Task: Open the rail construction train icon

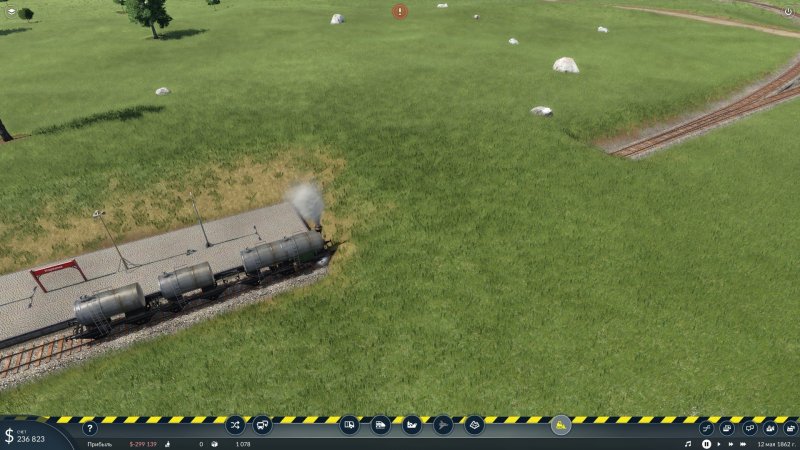Action: tap(349, 425)
